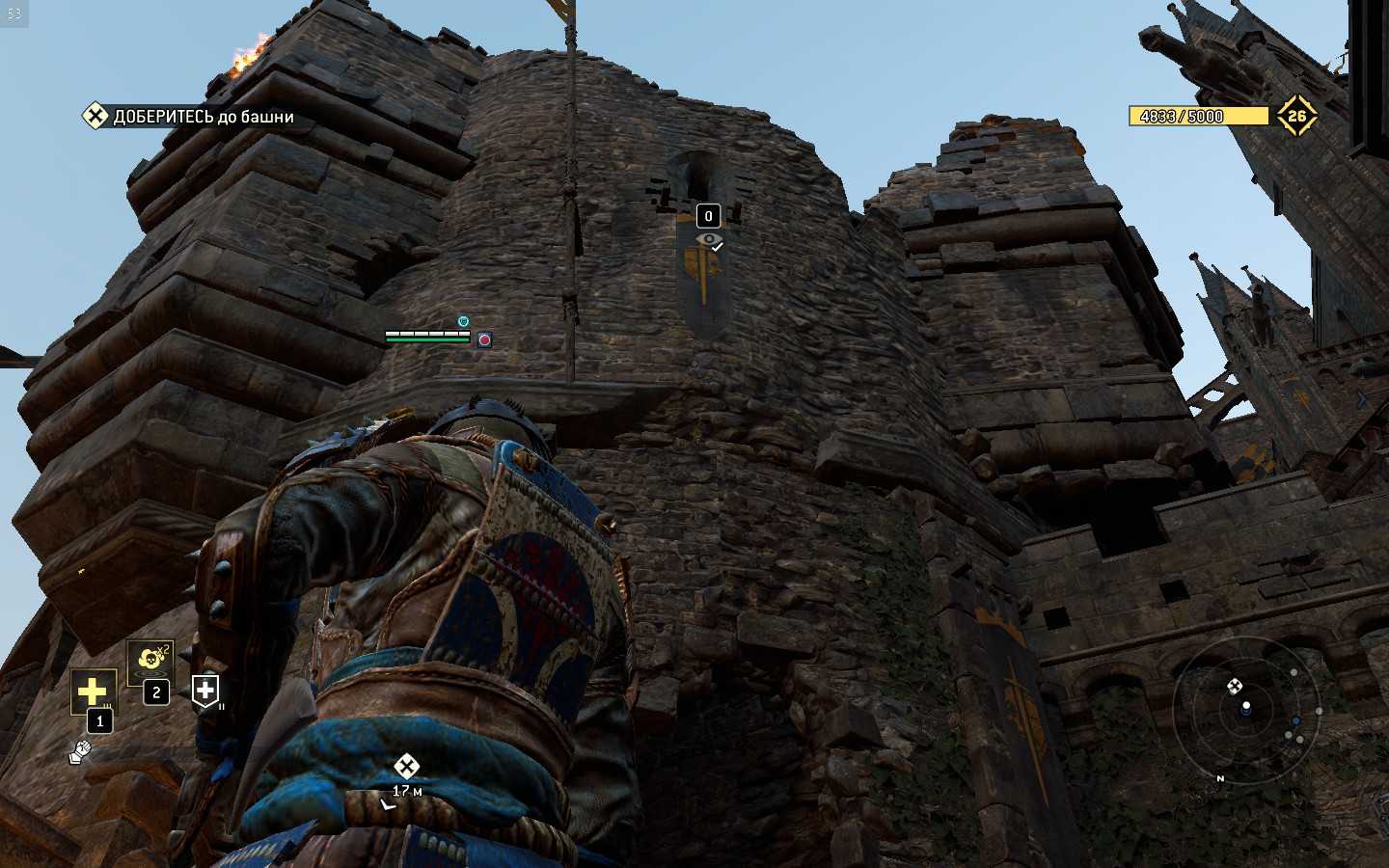Activate the yellow cross healing feat

click(x=92, y=691)
